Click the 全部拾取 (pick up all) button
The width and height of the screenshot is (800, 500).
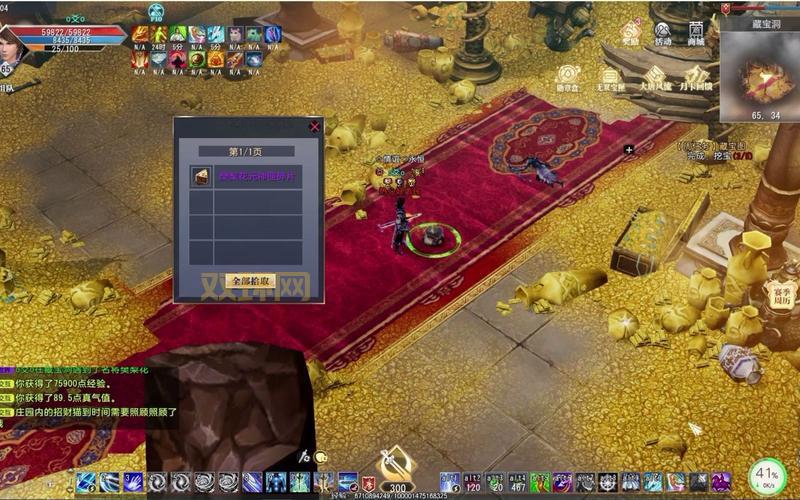point(250,281)
